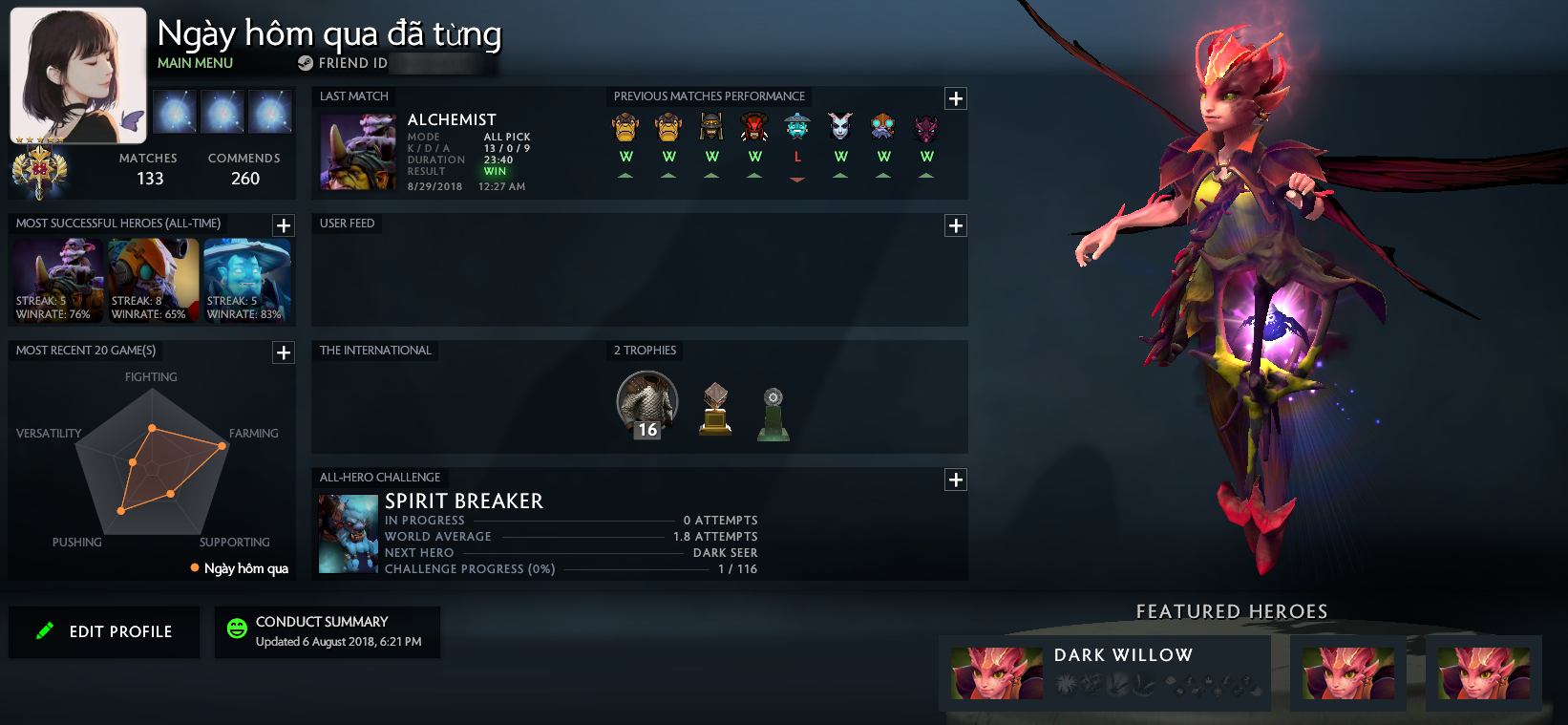This screenshot has height=725, width=1568.
Task: Expand the Previous Matches Performance panel
Action: [x=955, y=97]
